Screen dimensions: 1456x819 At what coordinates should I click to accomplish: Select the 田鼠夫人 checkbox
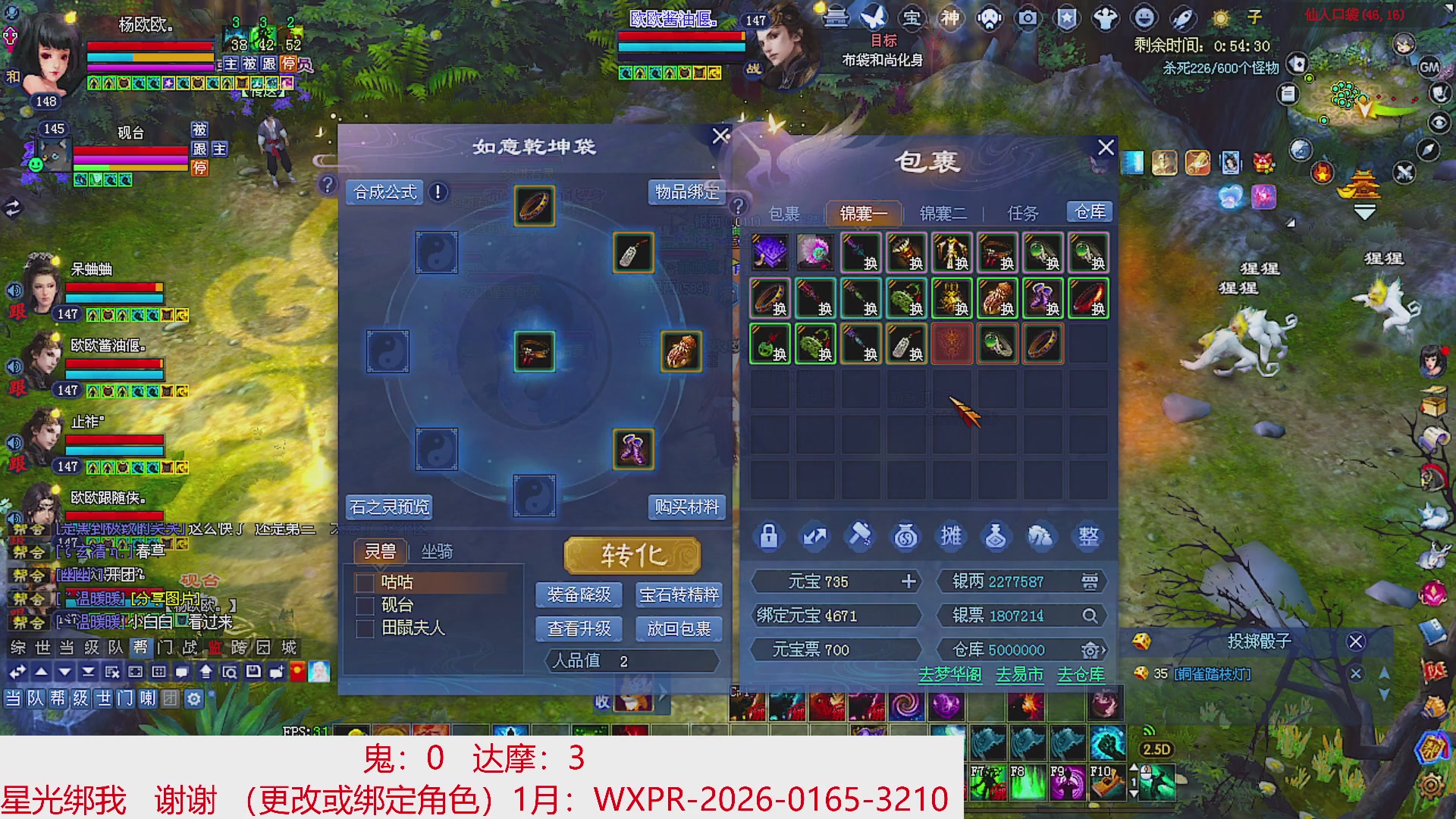(363, 628)
